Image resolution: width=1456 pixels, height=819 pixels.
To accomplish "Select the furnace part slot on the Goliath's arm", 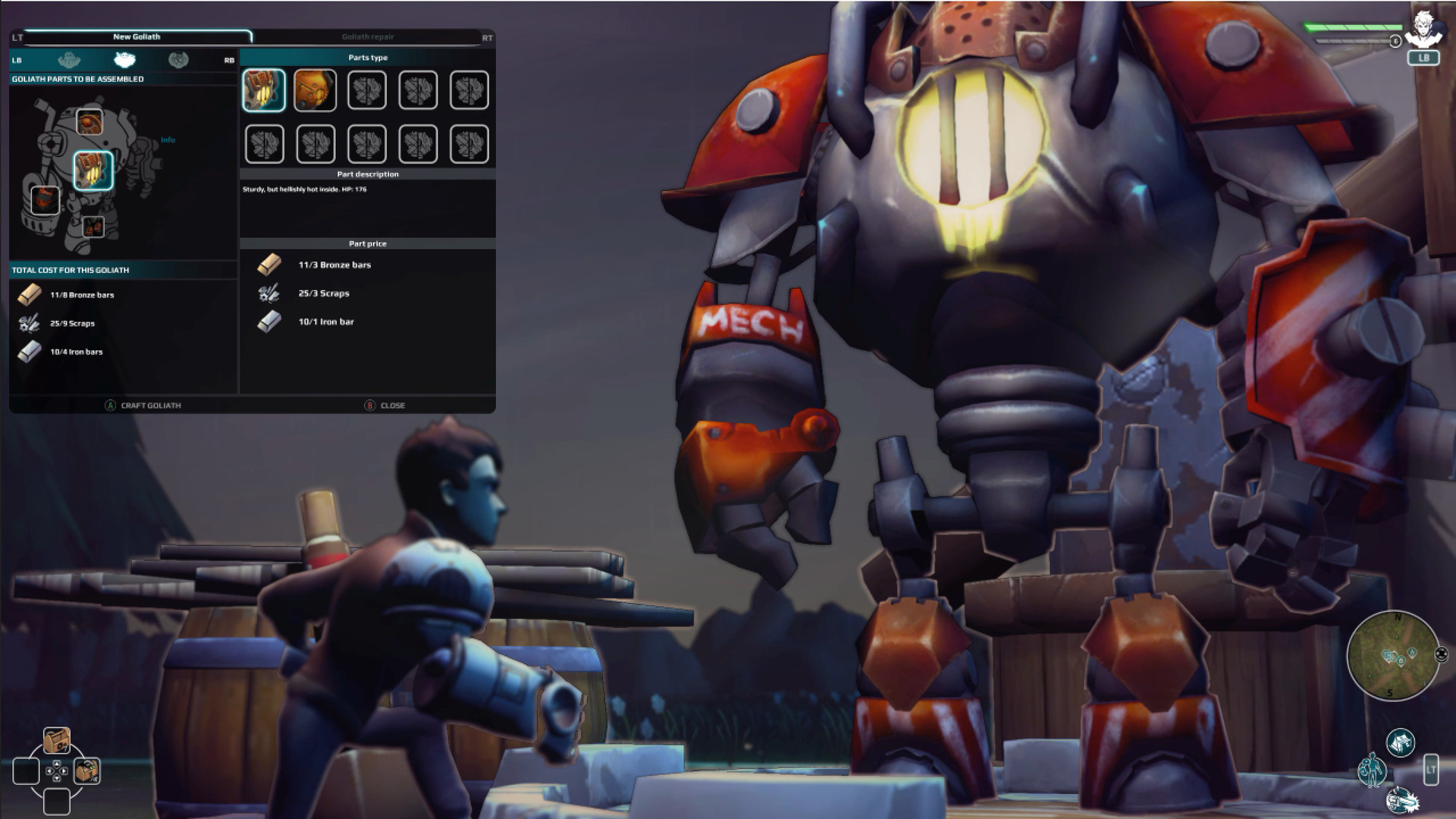I will pos(45,199).
